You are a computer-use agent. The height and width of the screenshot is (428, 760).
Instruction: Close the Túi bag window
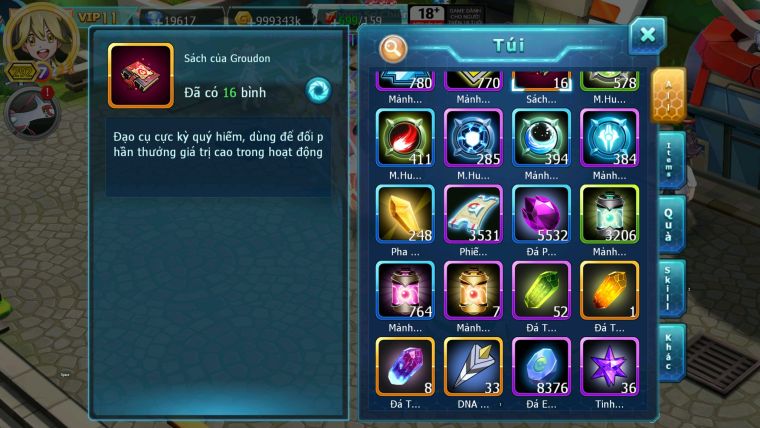tap(647, 35)
